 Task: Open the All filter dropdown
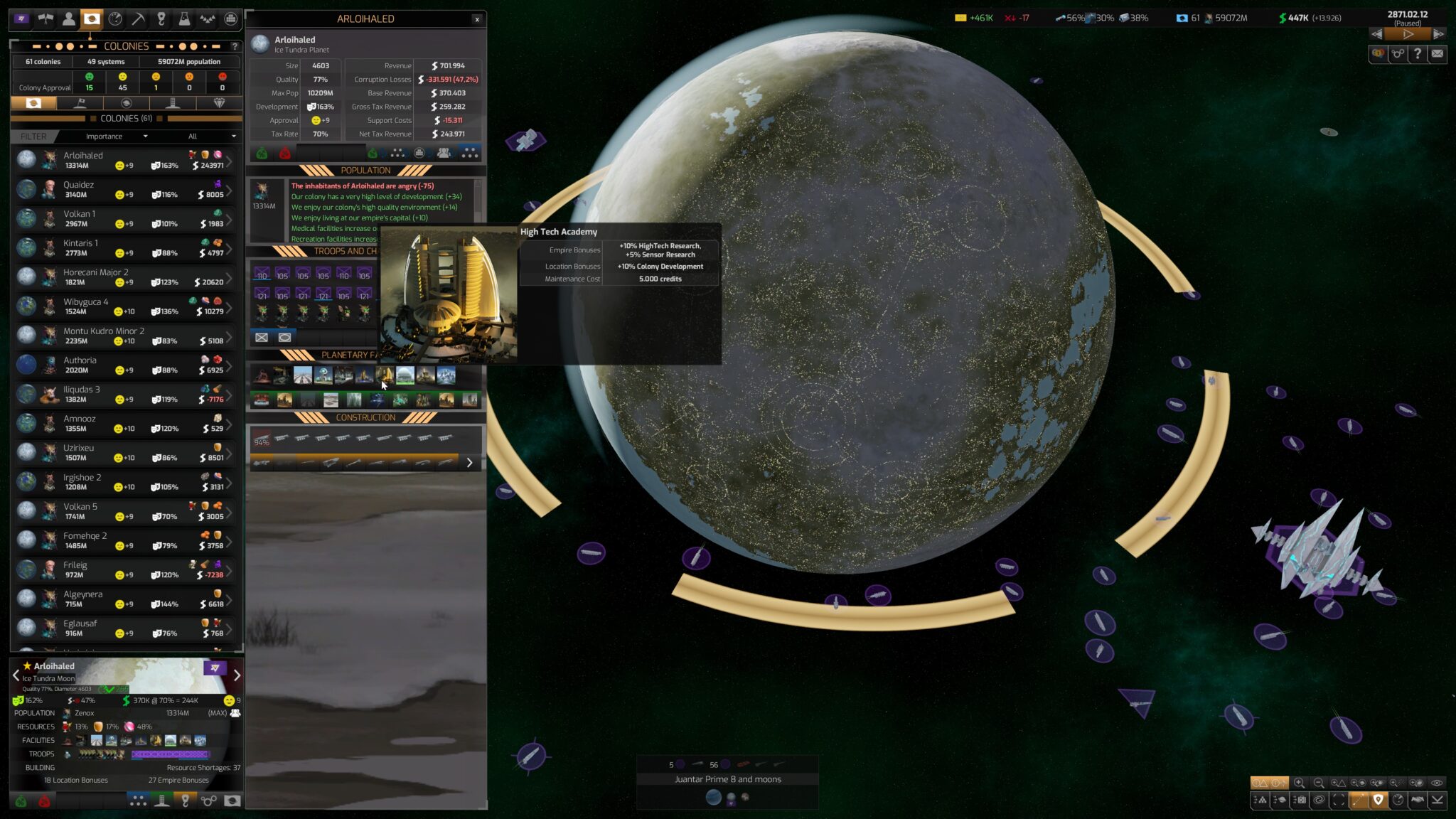click(x=212, y=136)
